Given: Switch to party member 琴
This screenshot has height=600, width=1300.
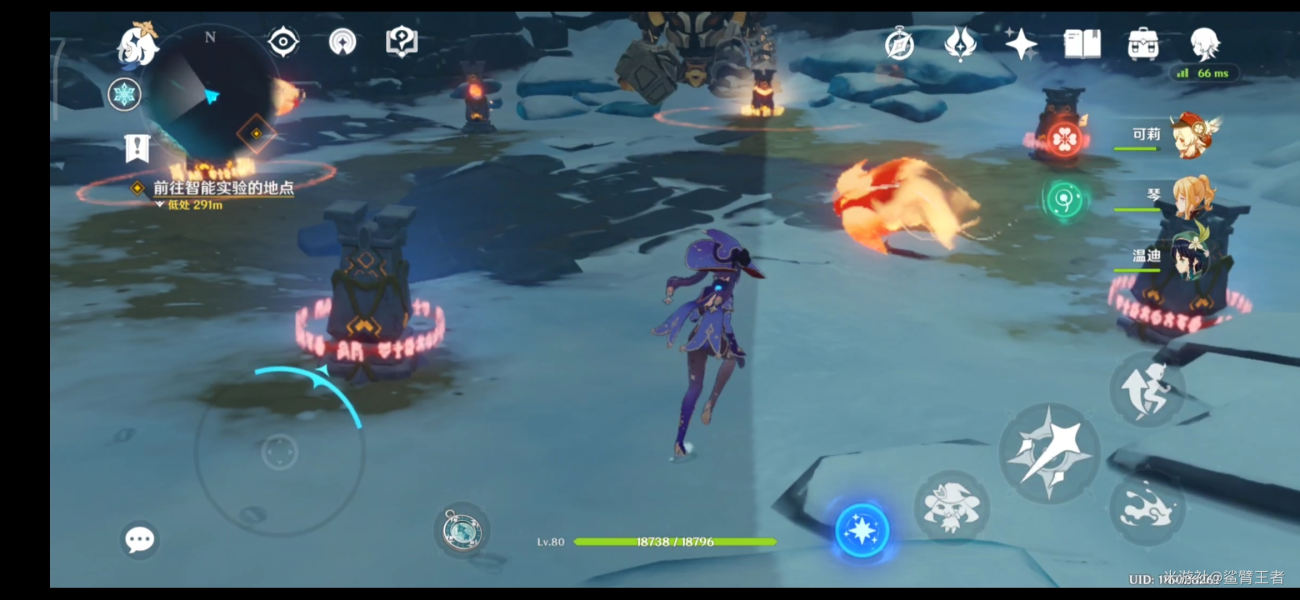Looking at the screenshot, I should 1192,196.
